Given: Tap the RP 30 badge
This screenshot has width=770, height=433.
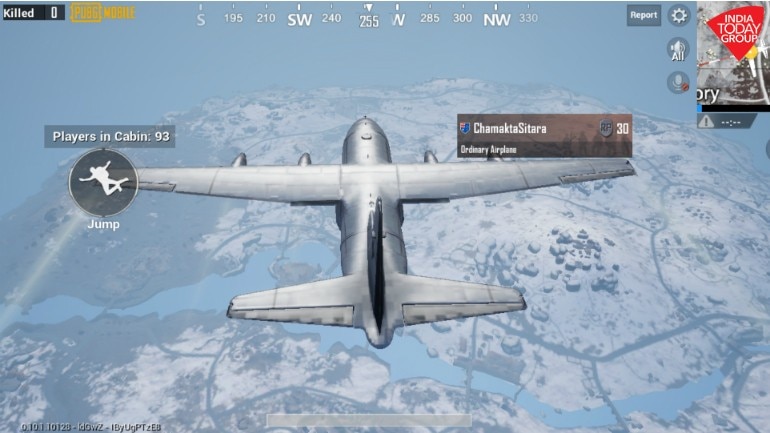Looking at the screenshot, I should 614,128.
